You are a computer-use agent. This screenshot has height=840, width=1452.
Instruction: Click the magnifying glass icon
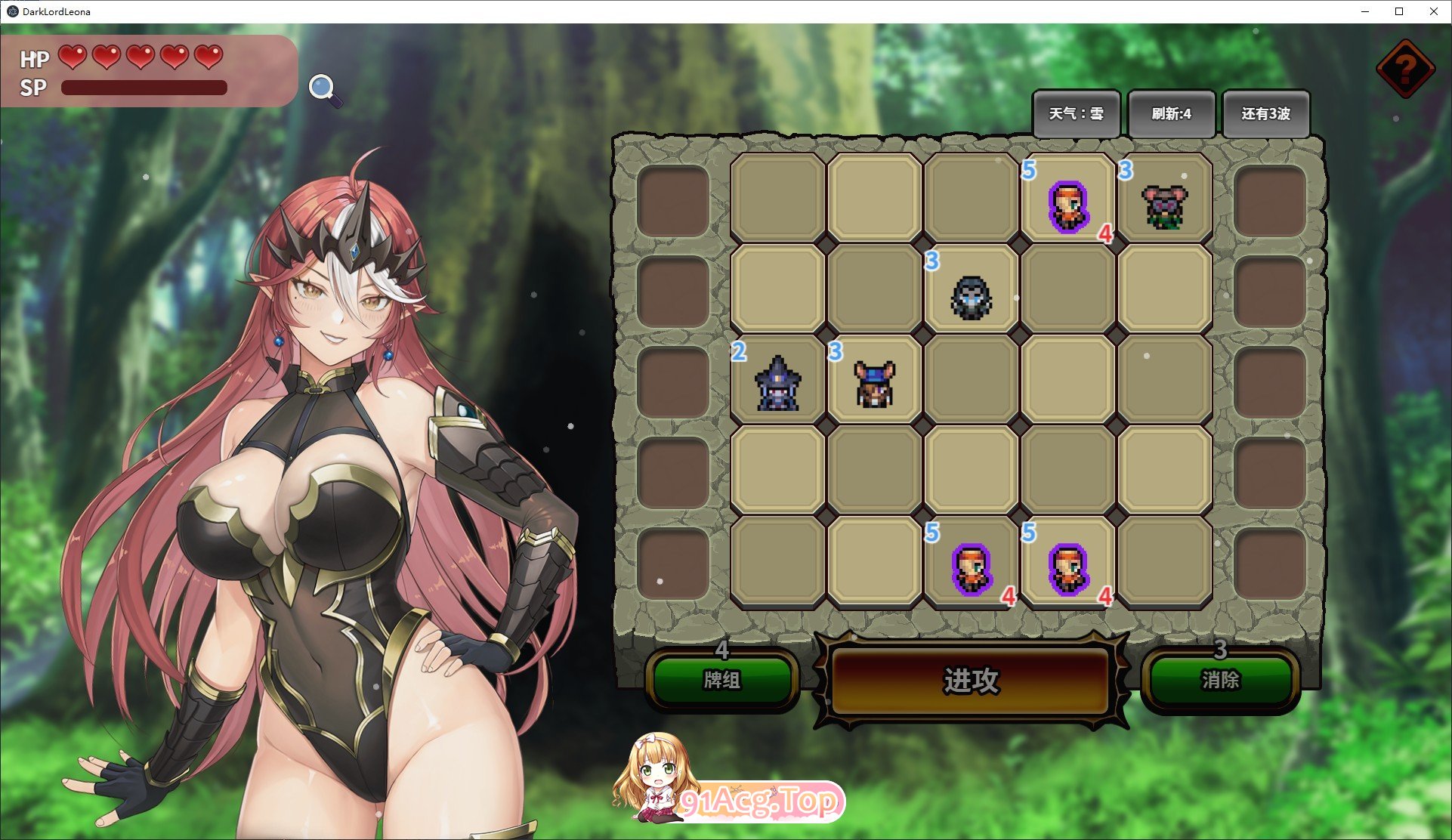coord(323,88)
